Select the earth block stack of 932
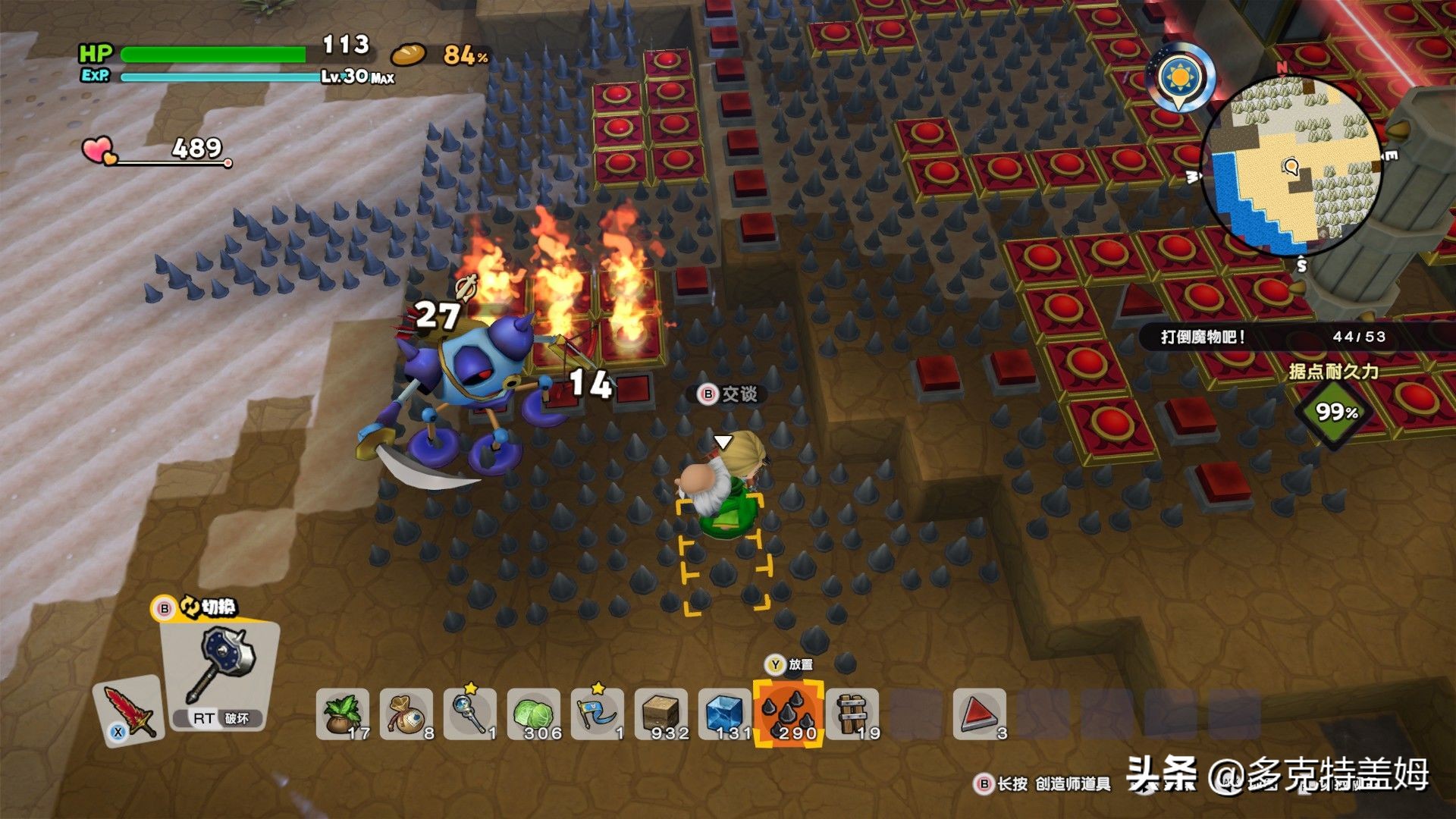This screenshot has height=819, width=1456. coord(661,714)
